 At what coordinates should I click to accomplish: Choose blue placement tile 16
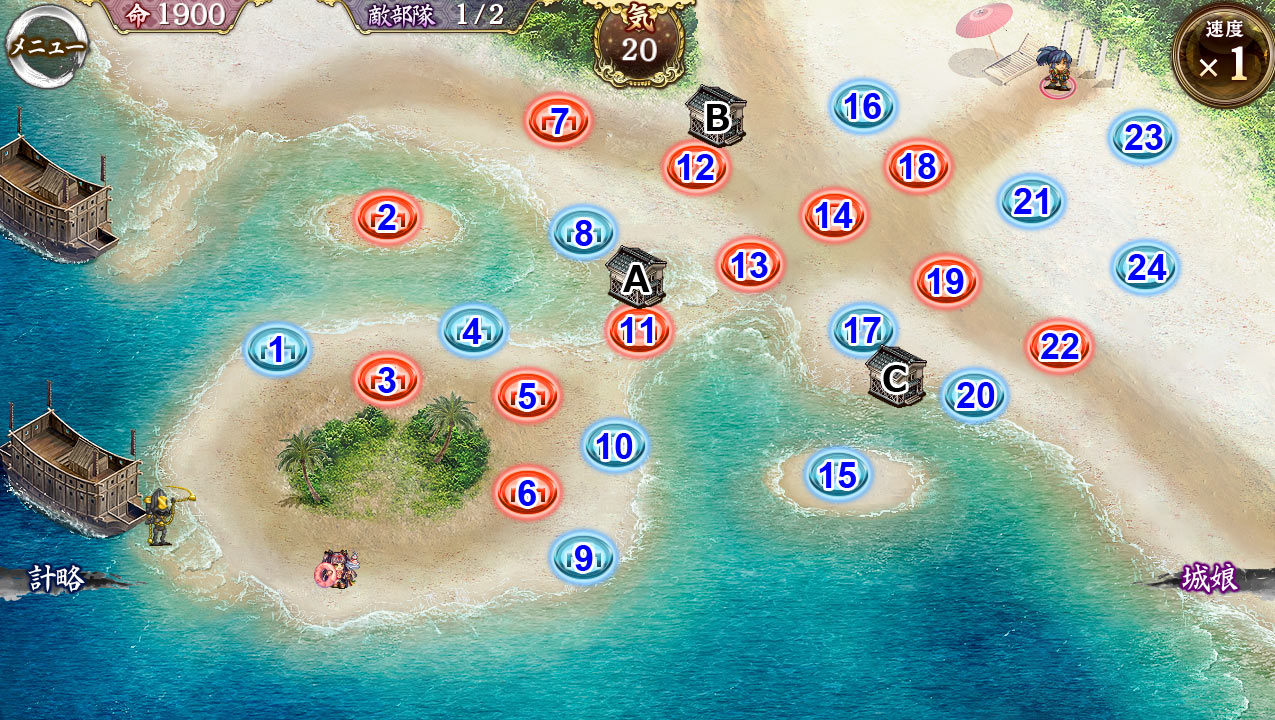[x=863, y=107]
